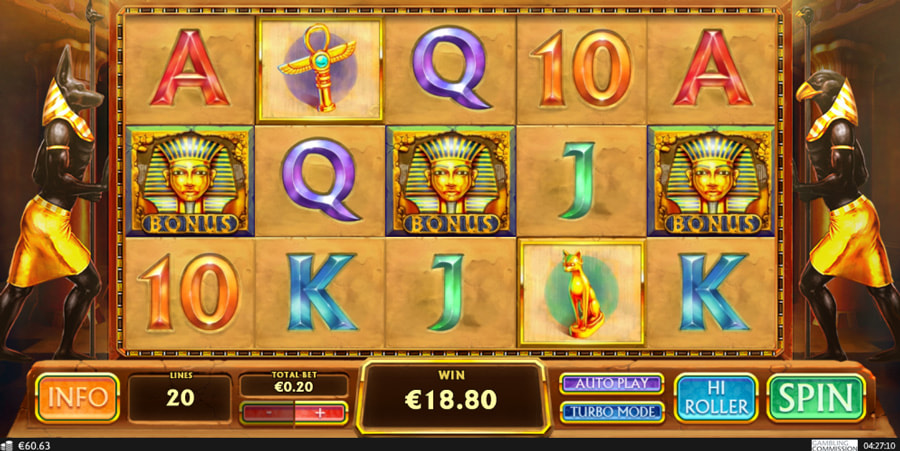Click the Gambling Commission logo

(834, 444)
